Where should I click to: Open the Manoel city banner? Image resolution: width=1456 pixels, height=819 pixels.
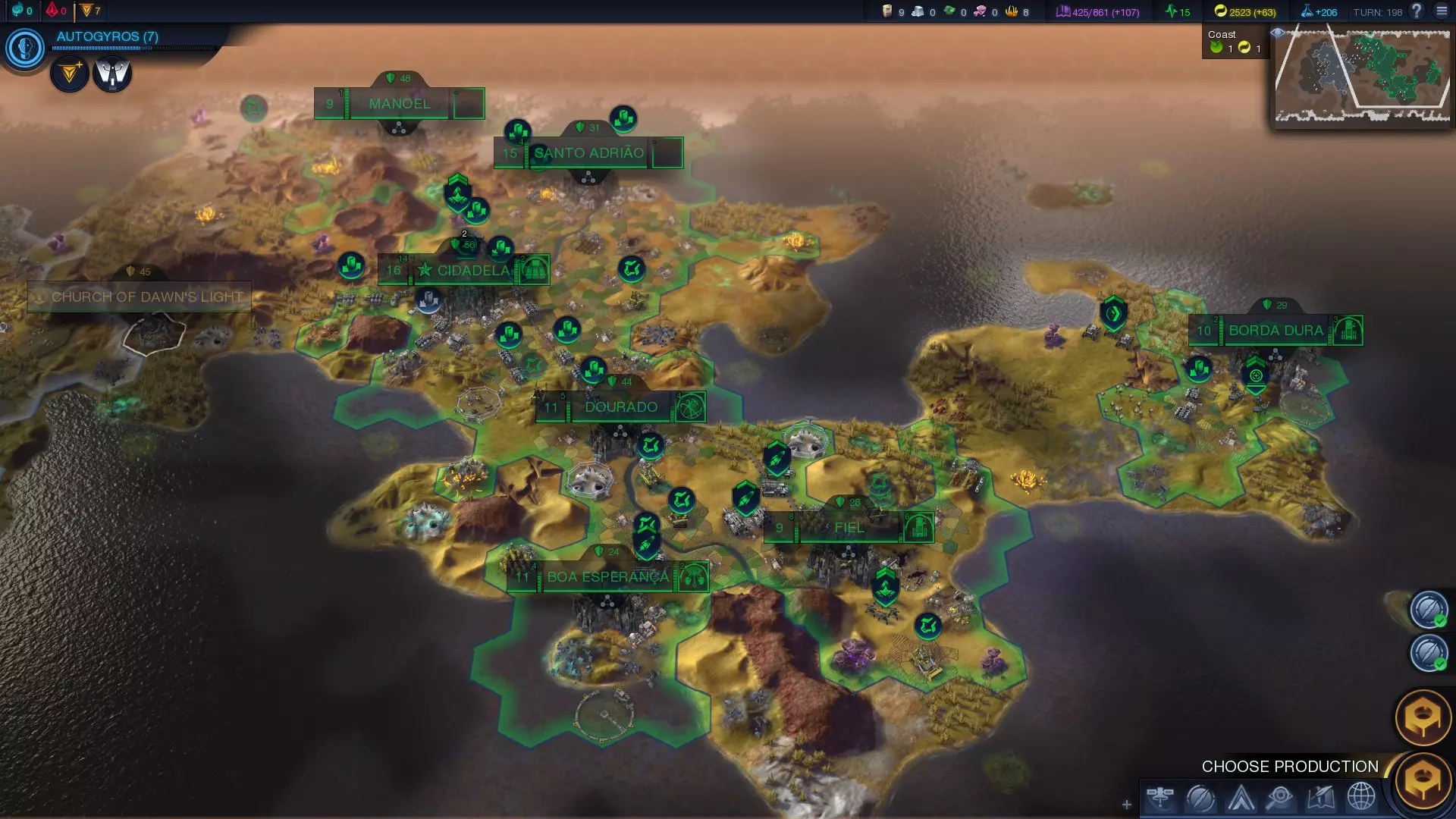point(399,104)
